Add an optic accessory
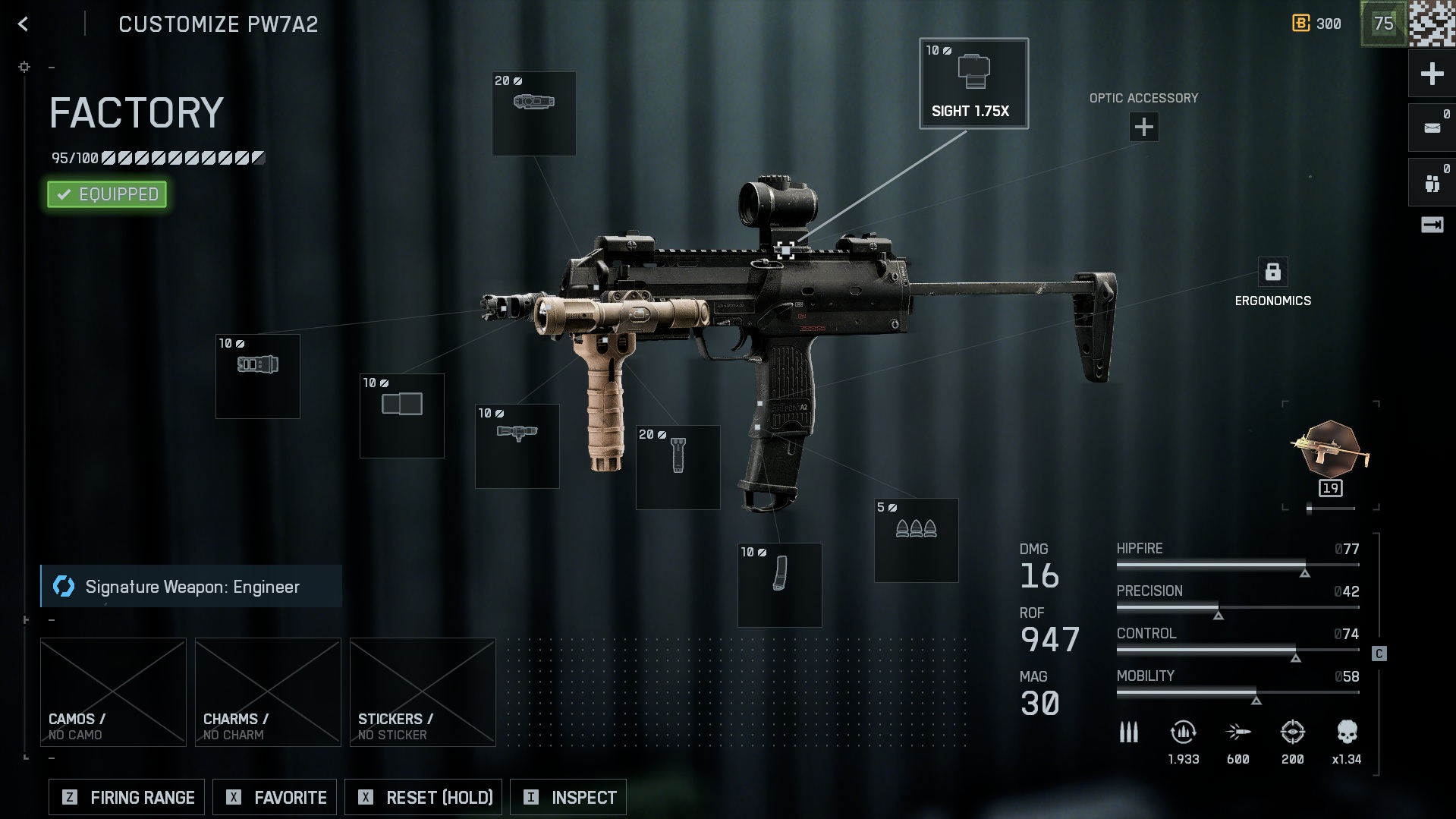Image resolution: width=1456 pixels, height=819 pixels. 1143,127
